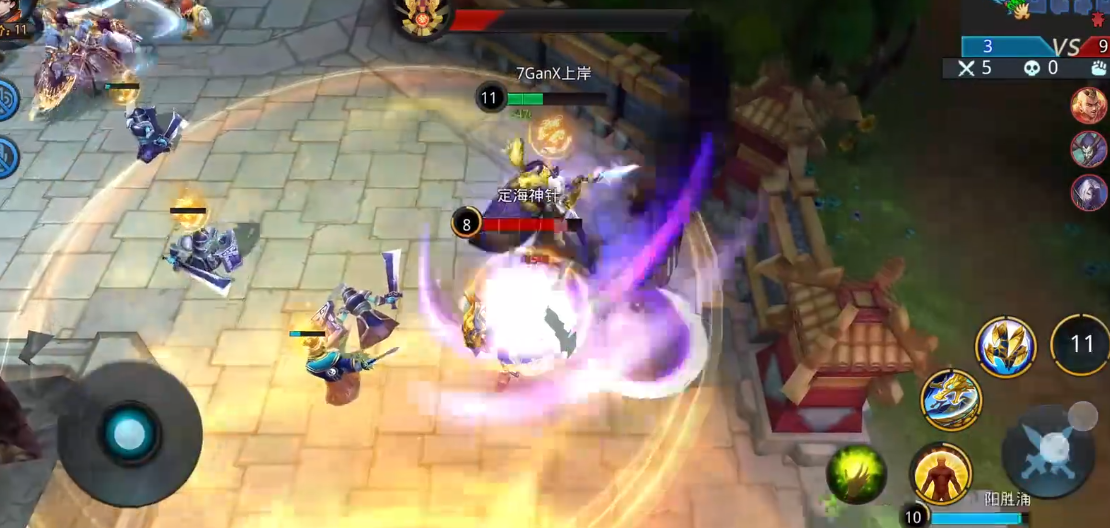
Task: Select the red-haired enemy hero portrait
Action: tap(1087, 105)
